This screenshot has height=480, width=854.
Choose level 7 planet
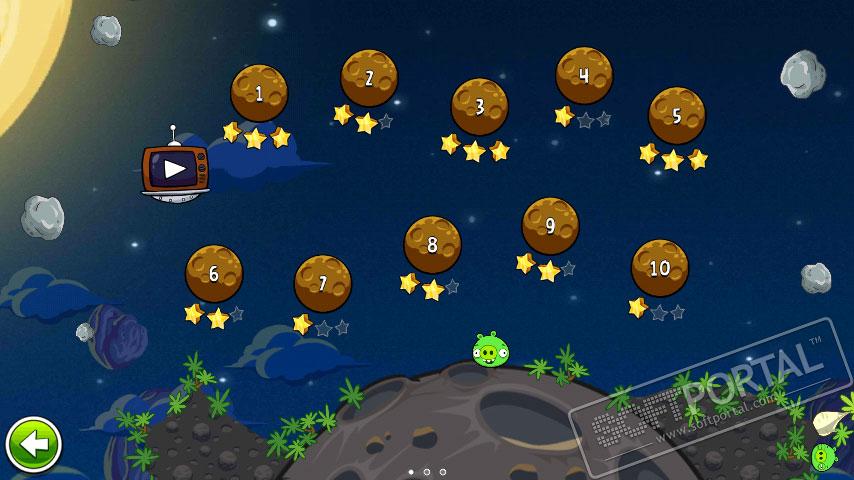[x=323, y=283]
